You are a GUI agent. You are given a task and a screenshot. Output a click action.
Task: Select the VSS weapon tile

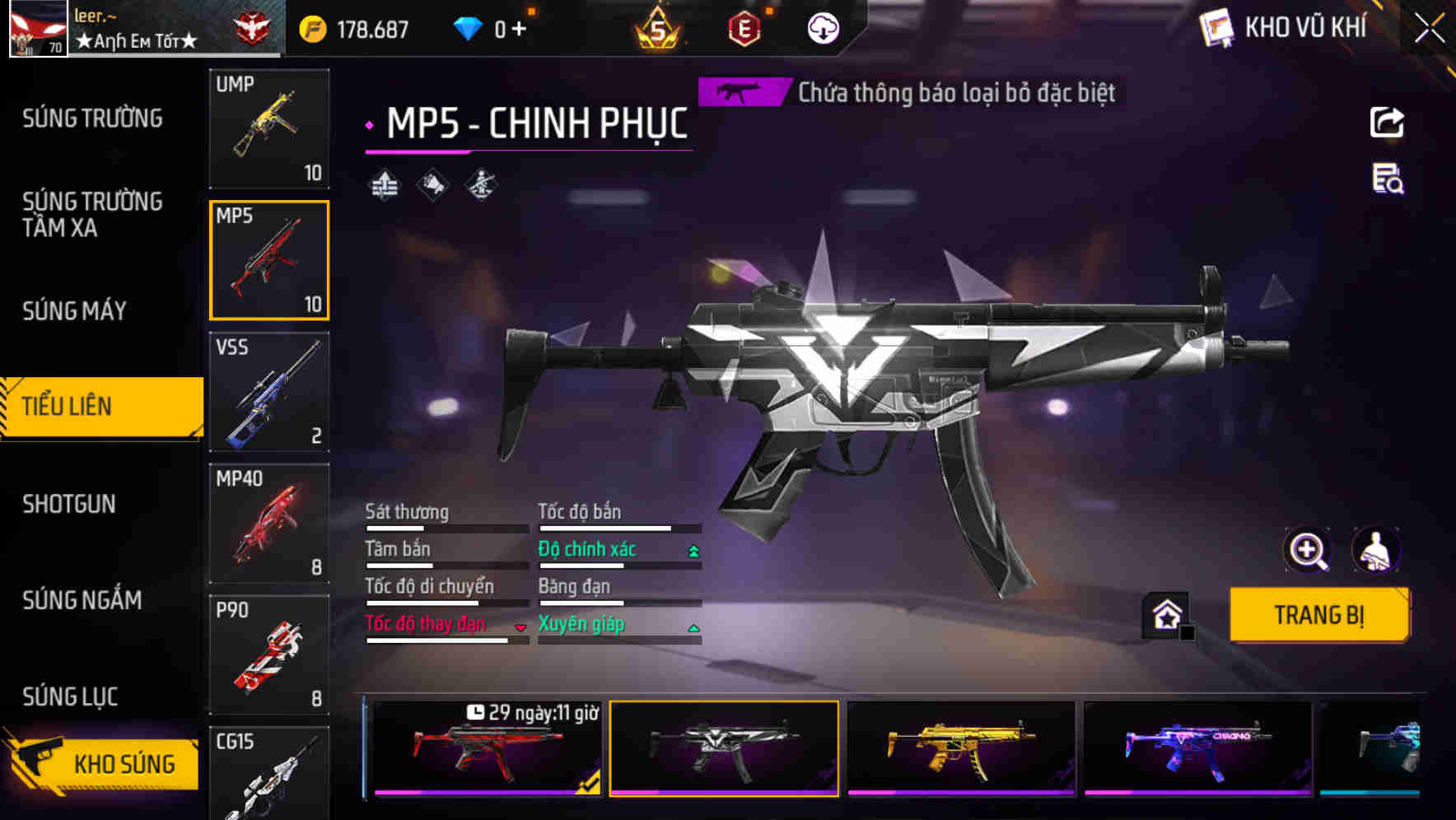pyautogui.click(x=269, y=392)
